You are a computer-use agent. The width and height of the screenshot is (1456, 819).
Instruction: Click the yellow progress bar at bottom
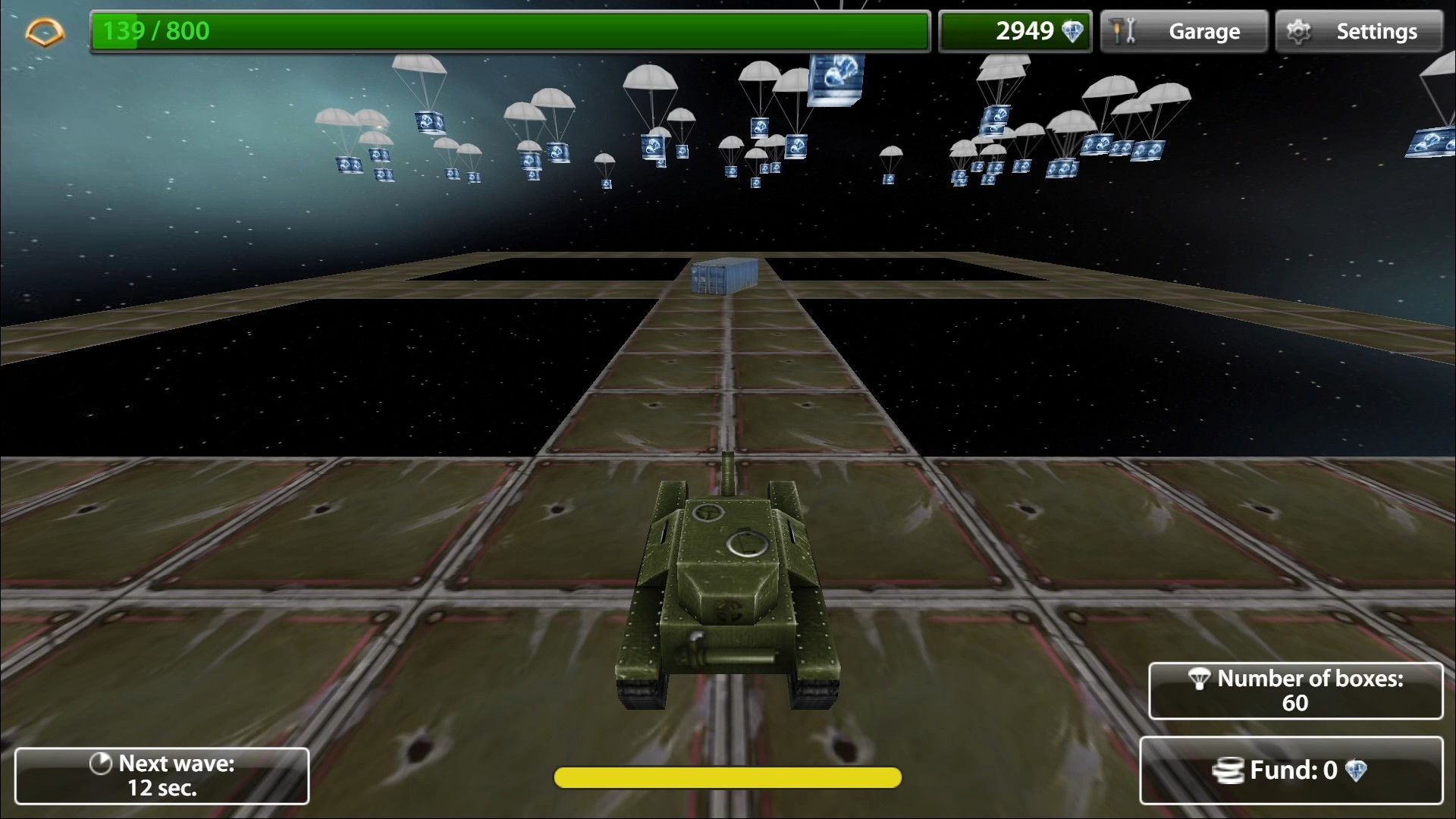coord(726,777)
